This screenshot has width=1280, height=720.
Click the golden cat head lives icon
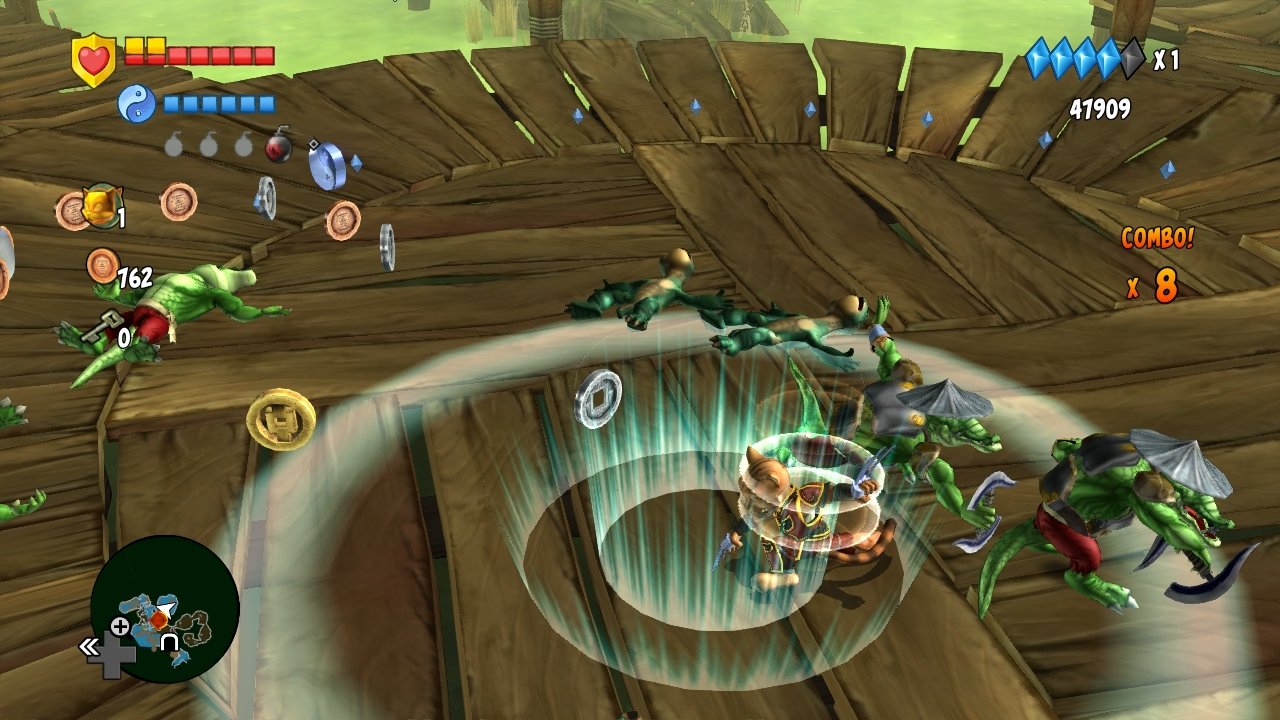100,206
